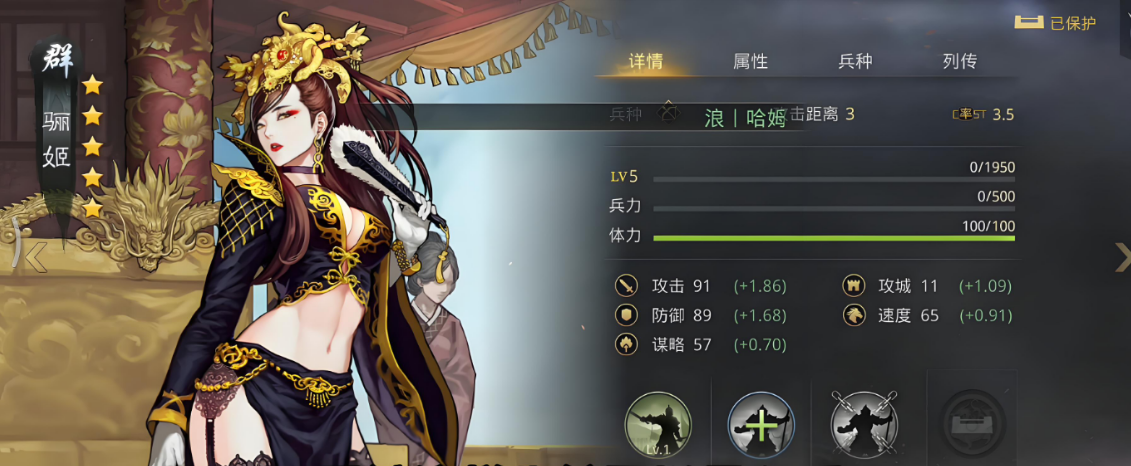Viewport: 1131px width, 466px height.
Task: Switch to the 详情 tab
Action: pyautogui.click(x=646, y=61)
